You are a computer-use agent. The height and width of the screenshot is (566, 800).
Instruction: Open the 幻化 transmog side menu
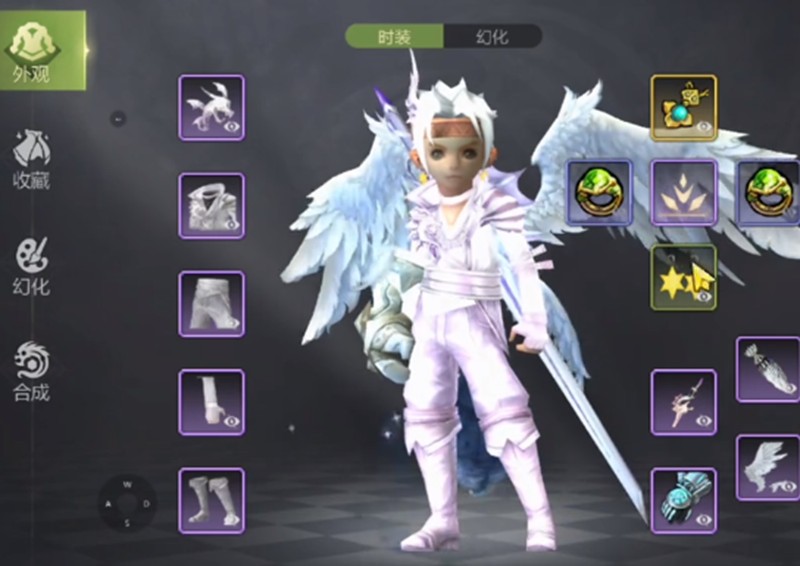tap(32, 265)
